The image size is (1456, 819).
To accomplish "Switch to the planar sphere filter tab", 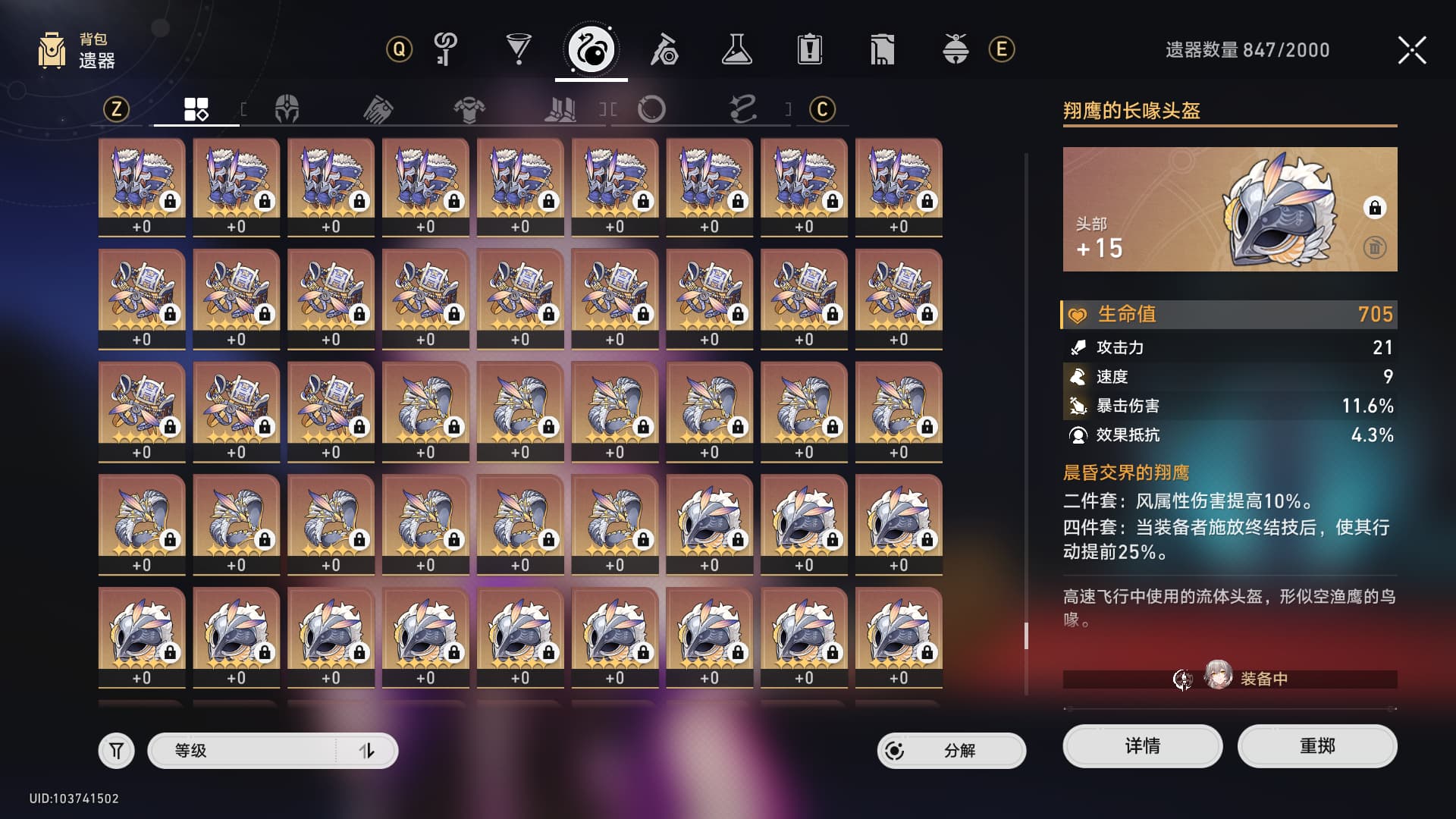I will 651,109.
